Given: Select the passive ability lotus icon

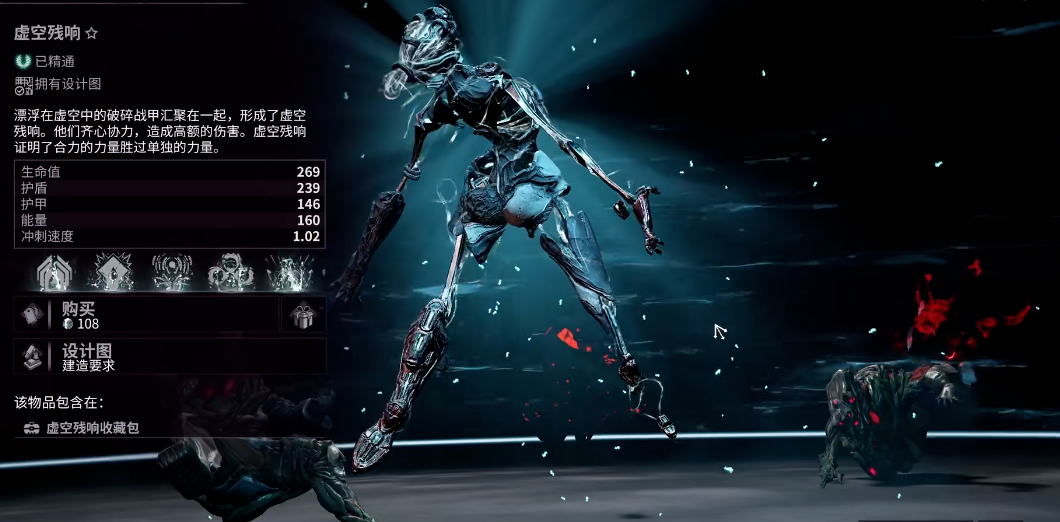Looking at the screenshot, I should point(57,271).
